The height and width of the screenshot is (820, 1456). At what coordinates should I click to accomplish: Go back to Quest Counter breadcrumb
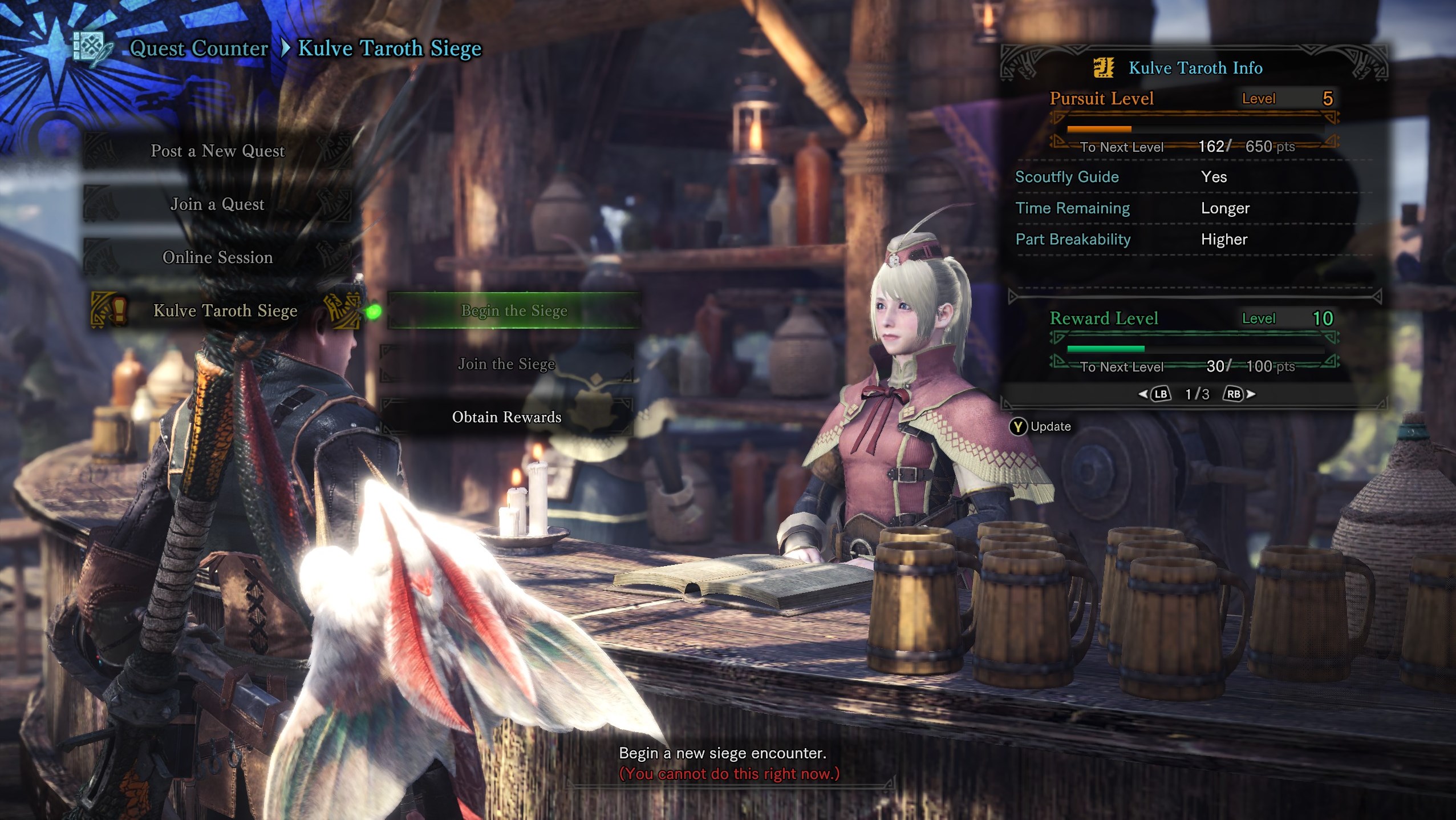click(x=198, y=49)
